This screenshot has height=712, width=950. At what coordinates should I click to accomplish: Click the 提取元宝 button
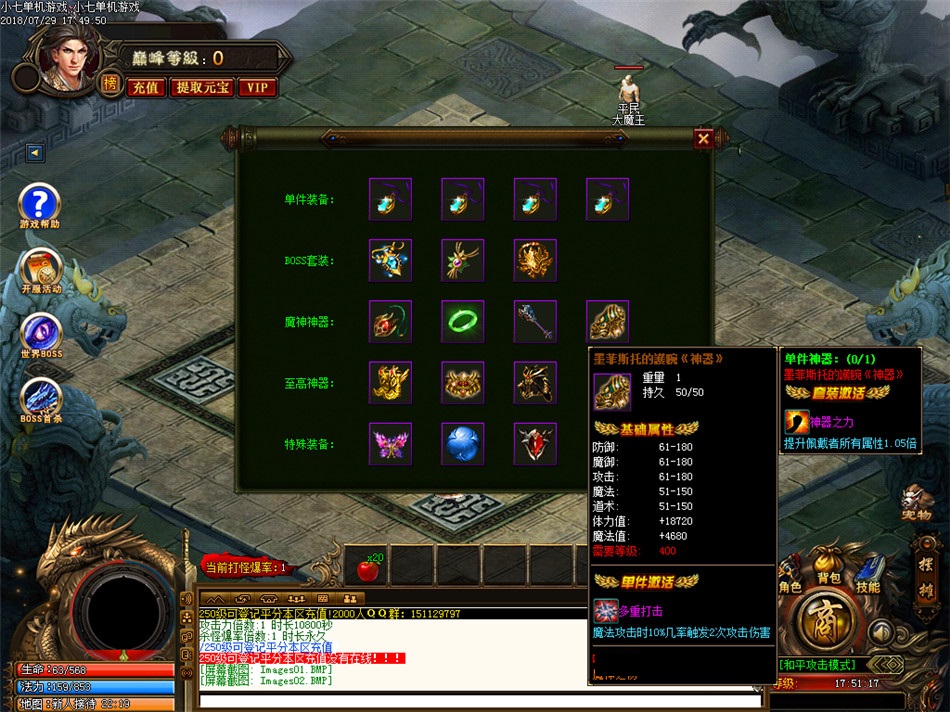(x=203, y=87)
